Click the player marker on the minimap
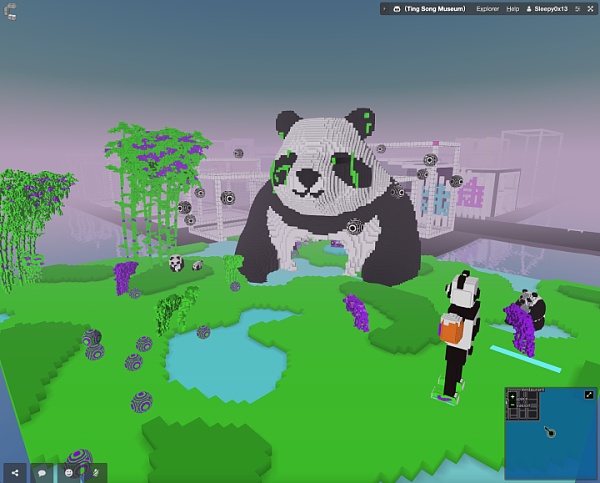This screenshot has width=600, height=483. pos(548,433)
